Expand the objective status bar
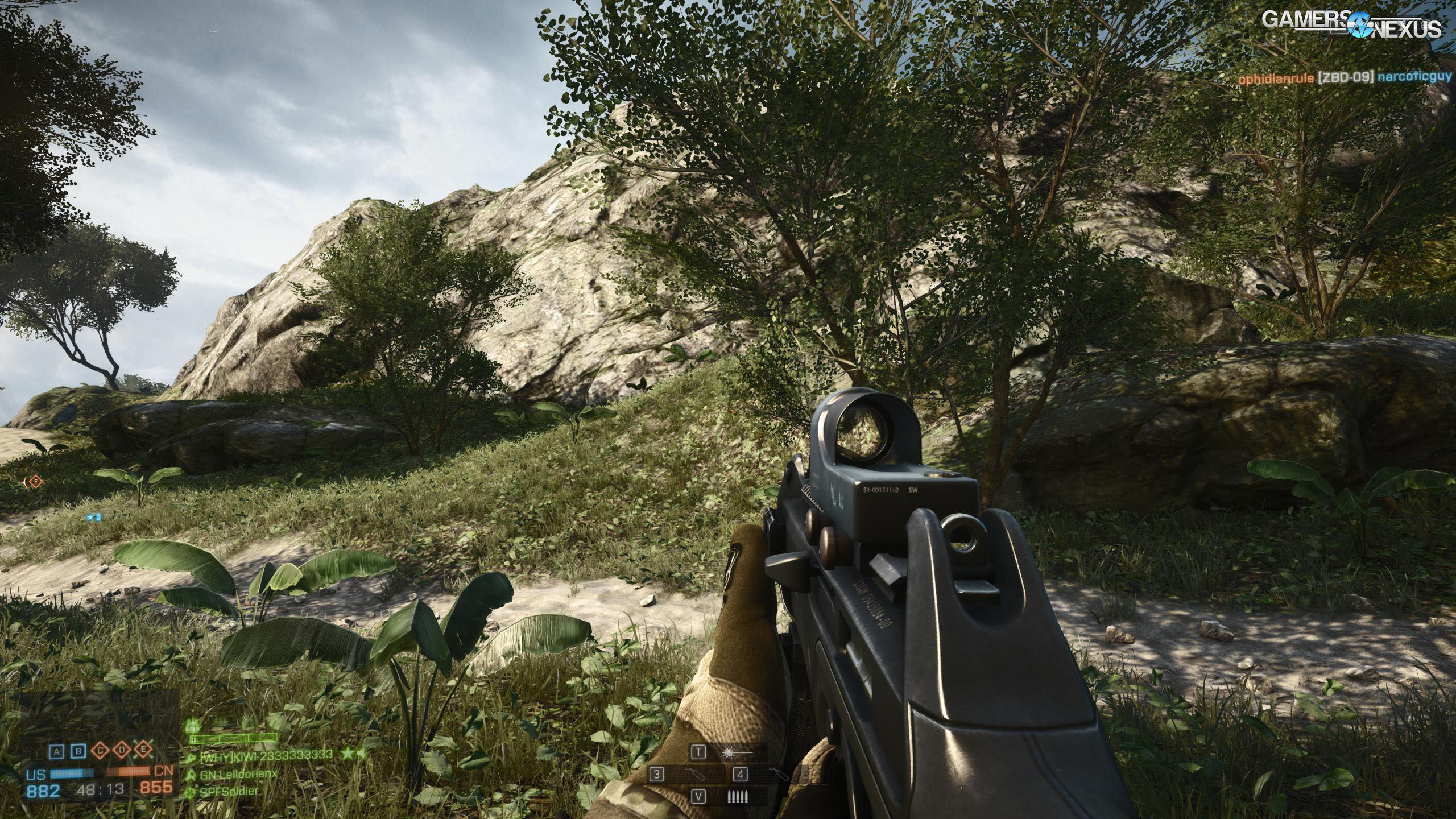This screenshot has width=1456, height=819. 100,751
